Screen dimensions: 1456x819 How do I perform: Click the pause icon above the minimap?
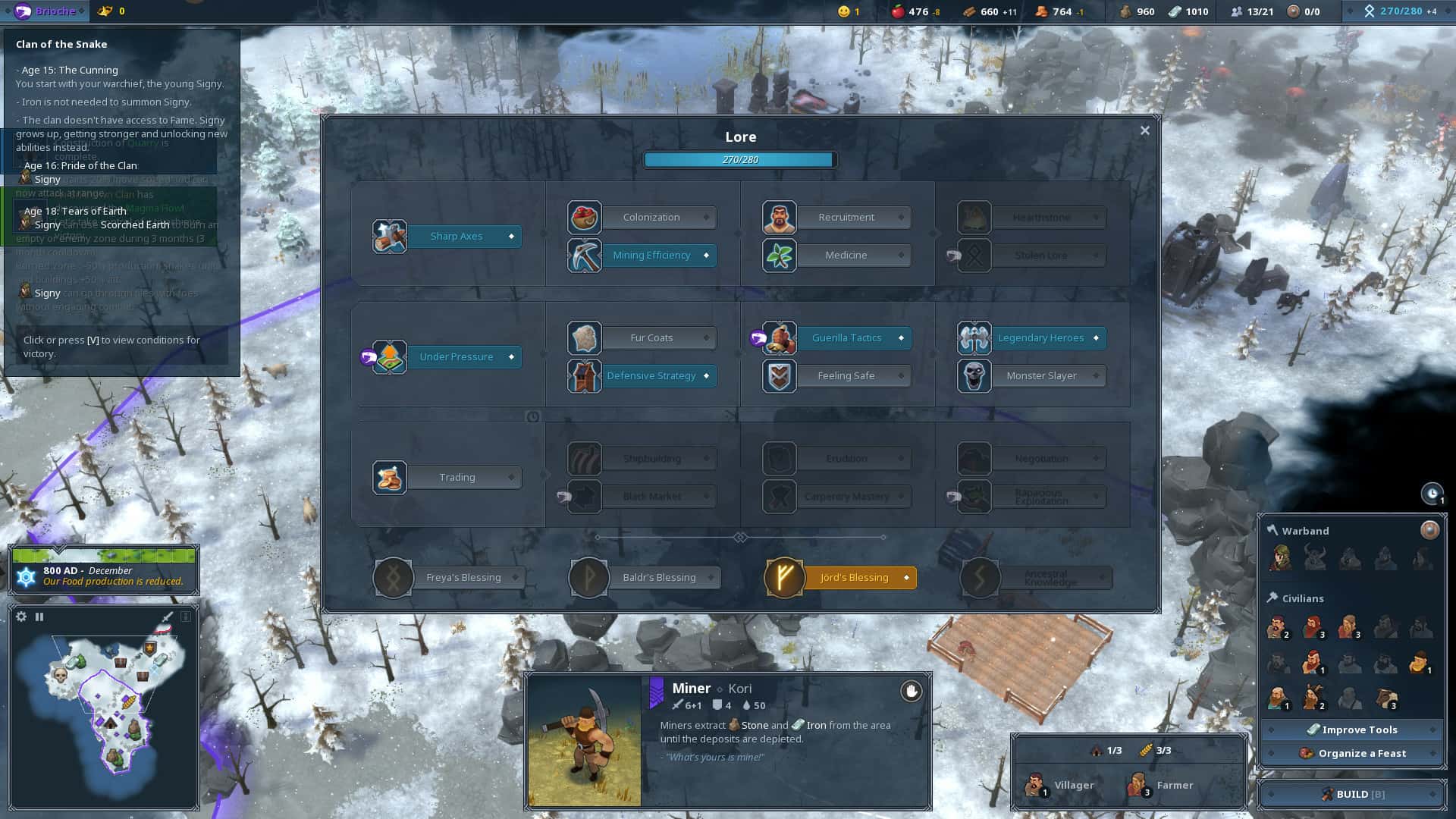pyautogui.click(x=39, y=617)
